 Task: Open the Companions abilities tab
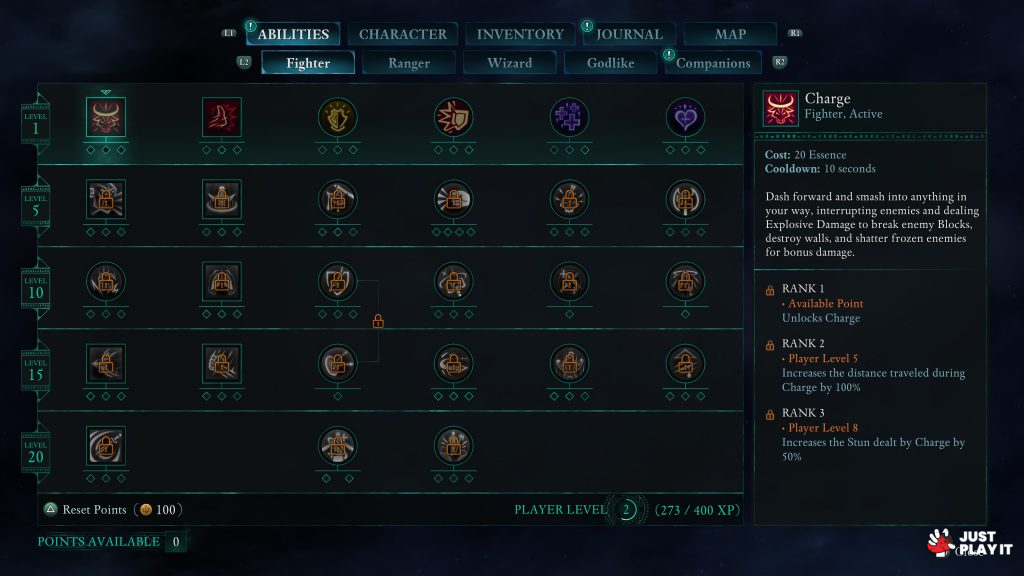pyautogui.click(x=713, y=63)
